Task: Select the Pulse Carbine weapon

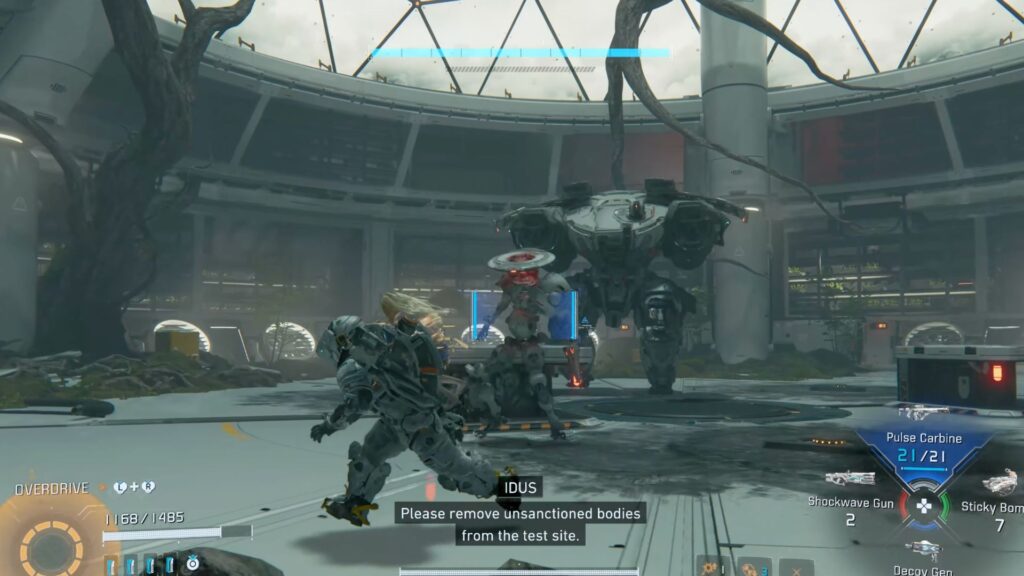Action: tap(923, 442)
